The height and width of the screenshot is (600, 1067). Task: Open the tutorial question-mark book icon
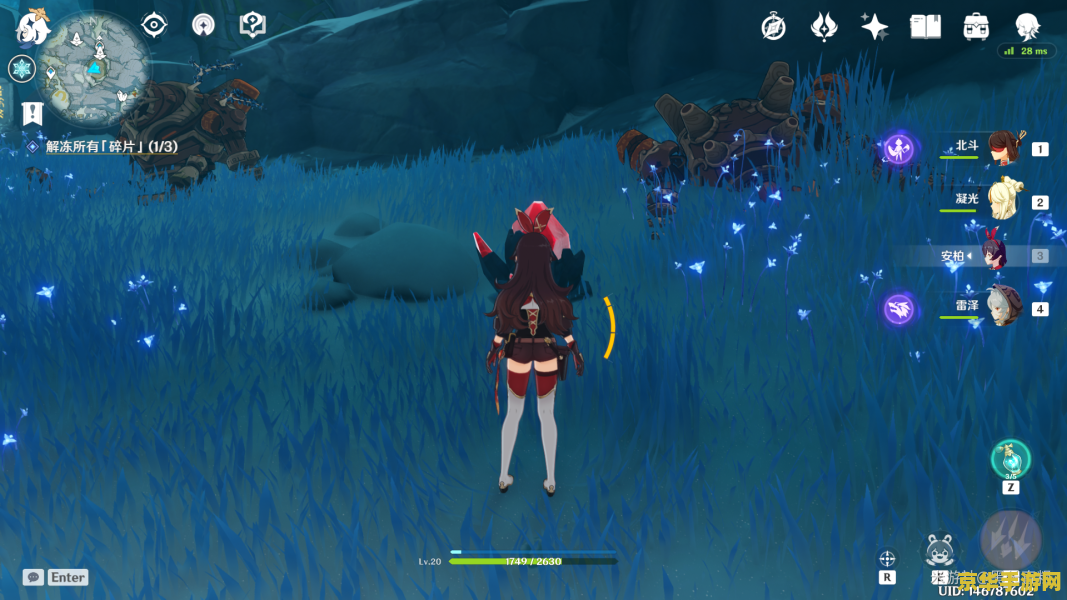253,25
